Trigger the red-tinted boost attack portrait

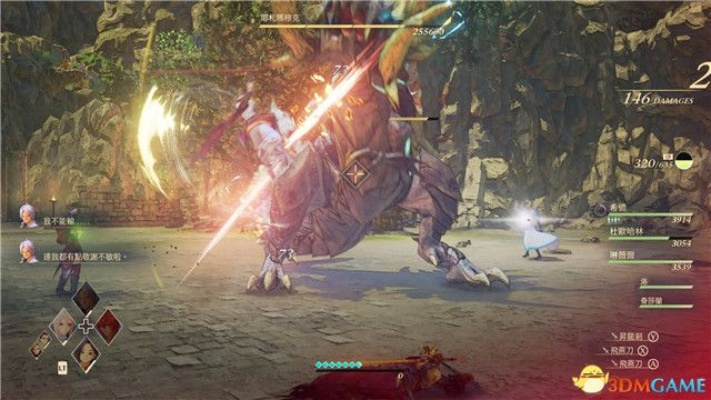click(x=110, y=326)
